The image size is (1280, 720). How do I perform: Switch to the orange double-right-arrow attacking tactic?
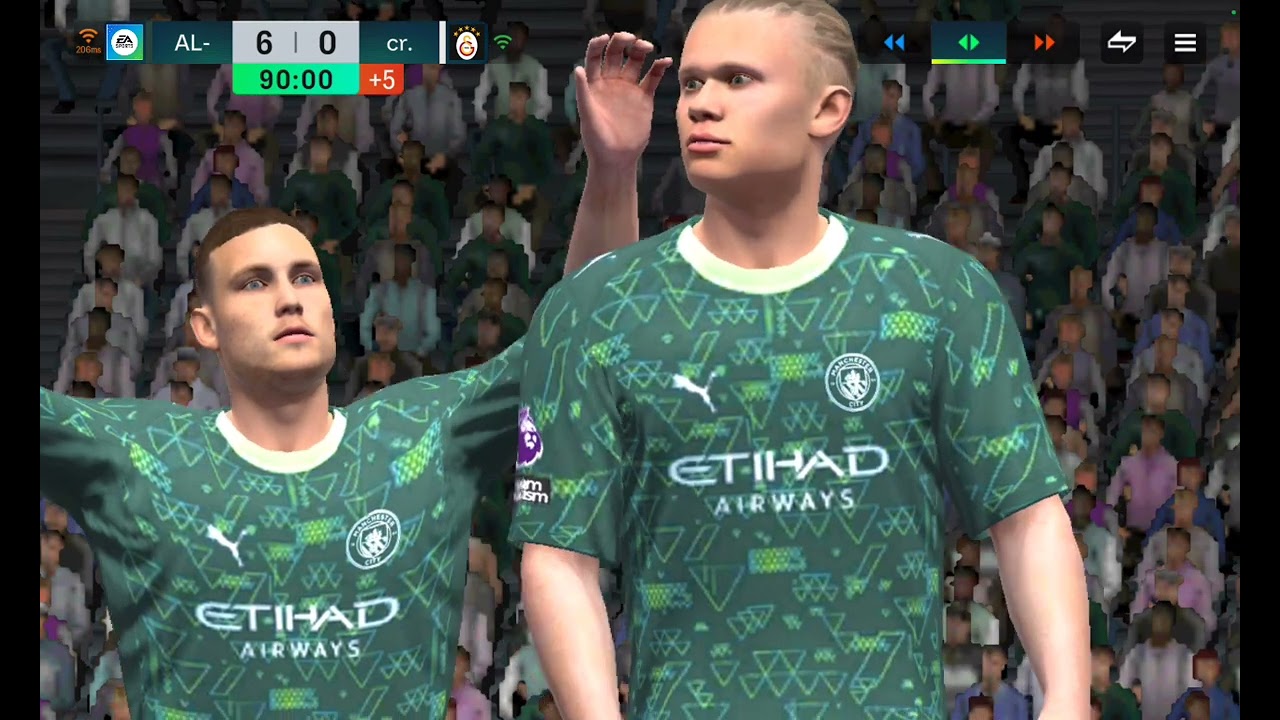point(1044,43)
